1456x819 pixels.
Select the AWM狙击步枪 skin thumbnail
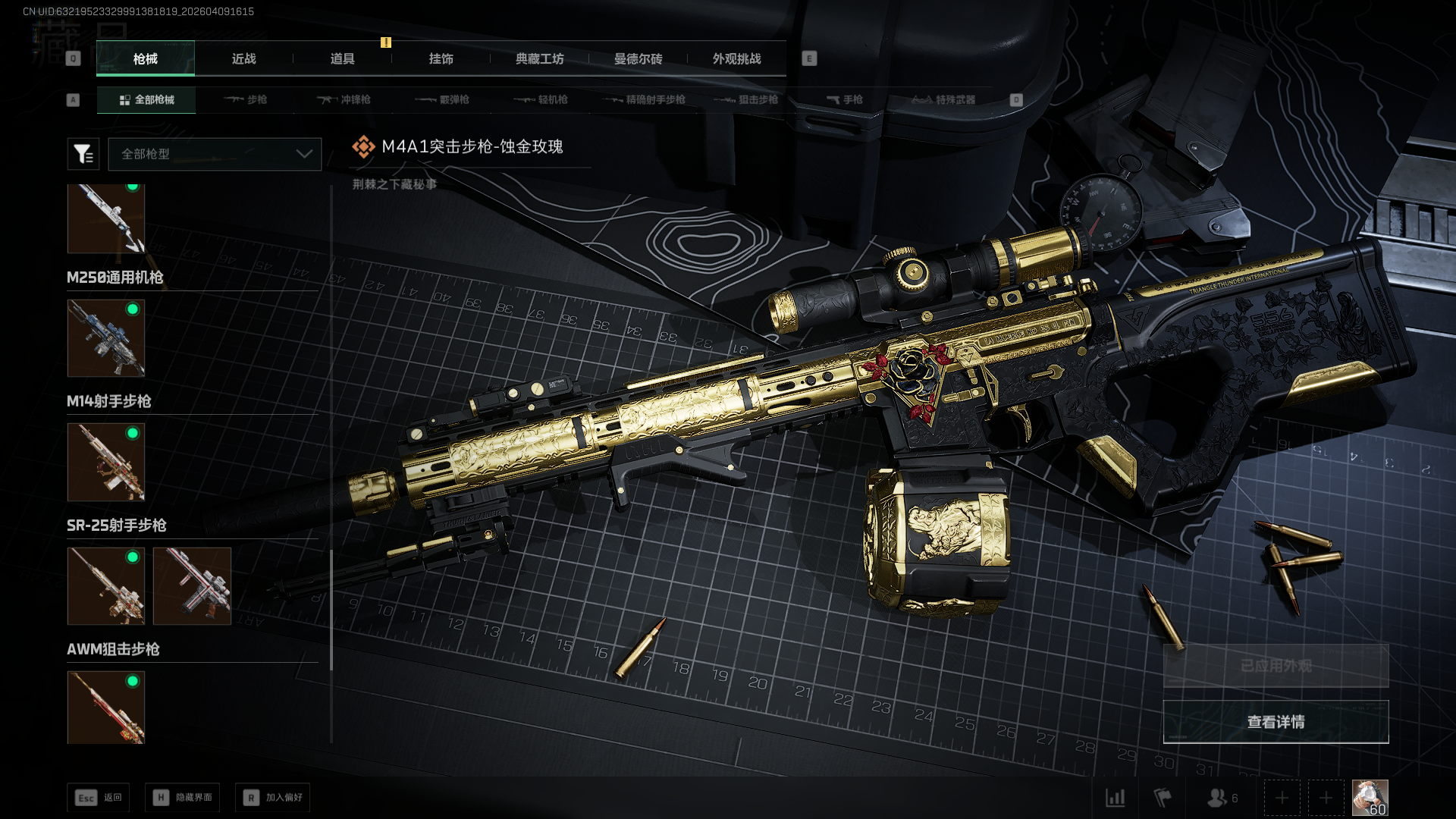(106, 707)
